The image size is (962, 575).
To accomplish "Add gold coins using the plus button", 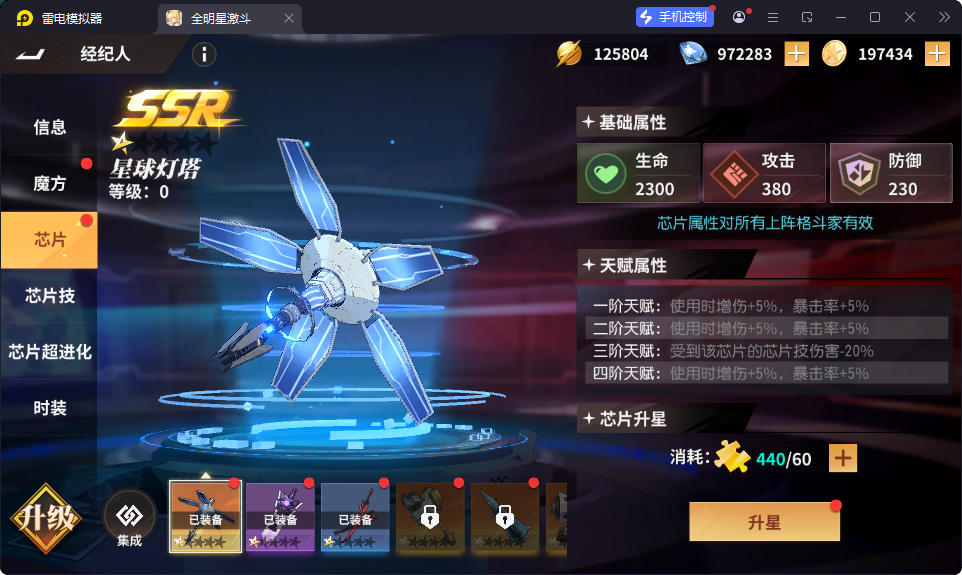I will tap(937, 54).
